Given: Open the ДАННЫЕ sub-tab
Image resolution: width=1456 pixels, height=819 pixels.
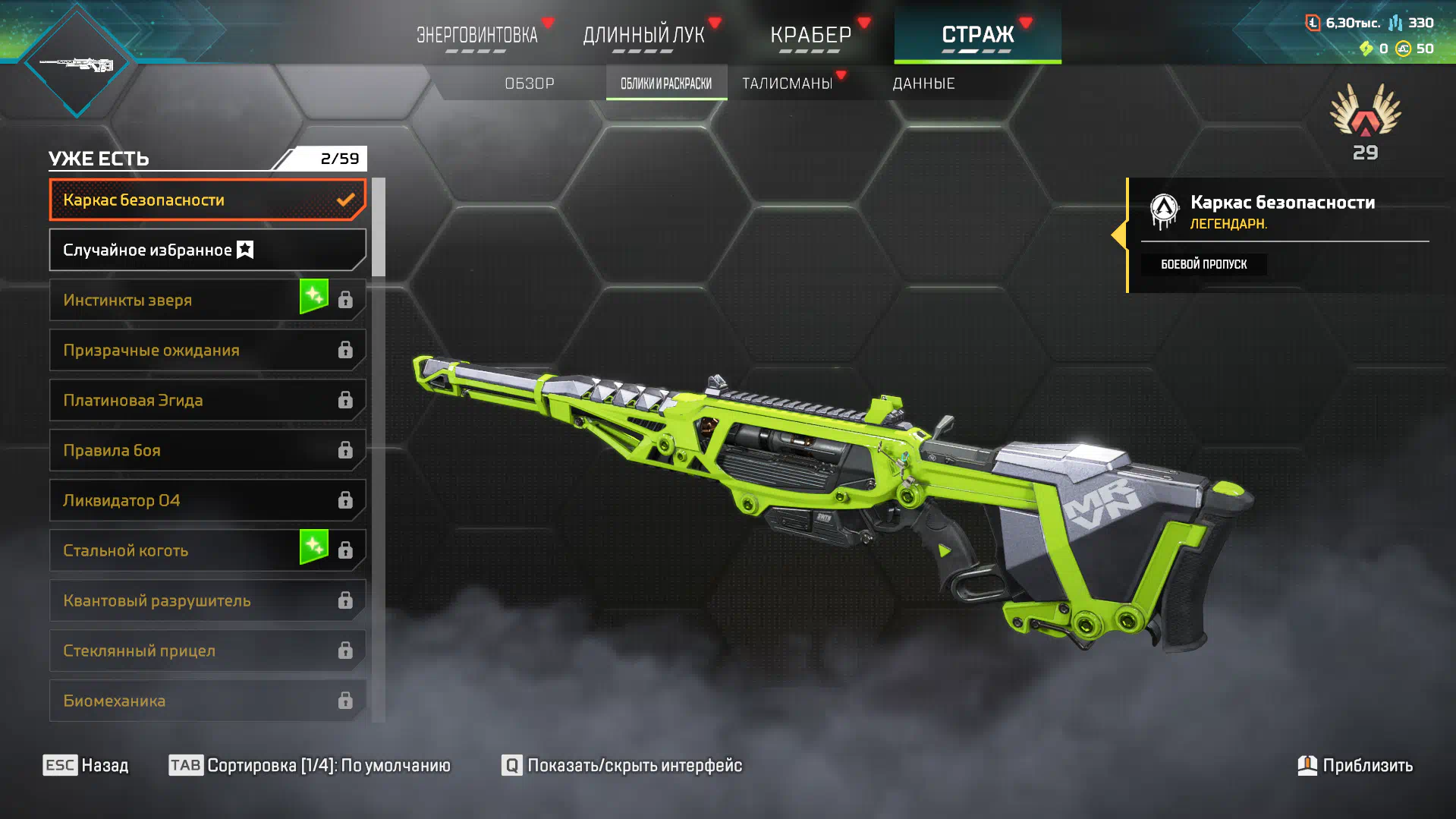Looking at the screenshot, I should tap(923, 83).
